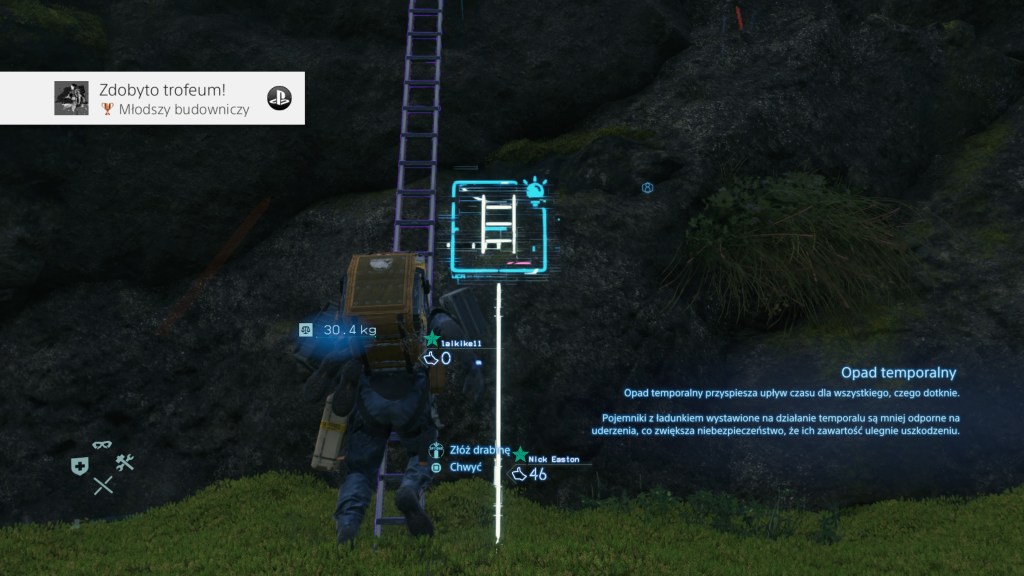Select the laikike11 player tag
The width and height of the screenshot is (1024, 576).
[x=461, y=343]
